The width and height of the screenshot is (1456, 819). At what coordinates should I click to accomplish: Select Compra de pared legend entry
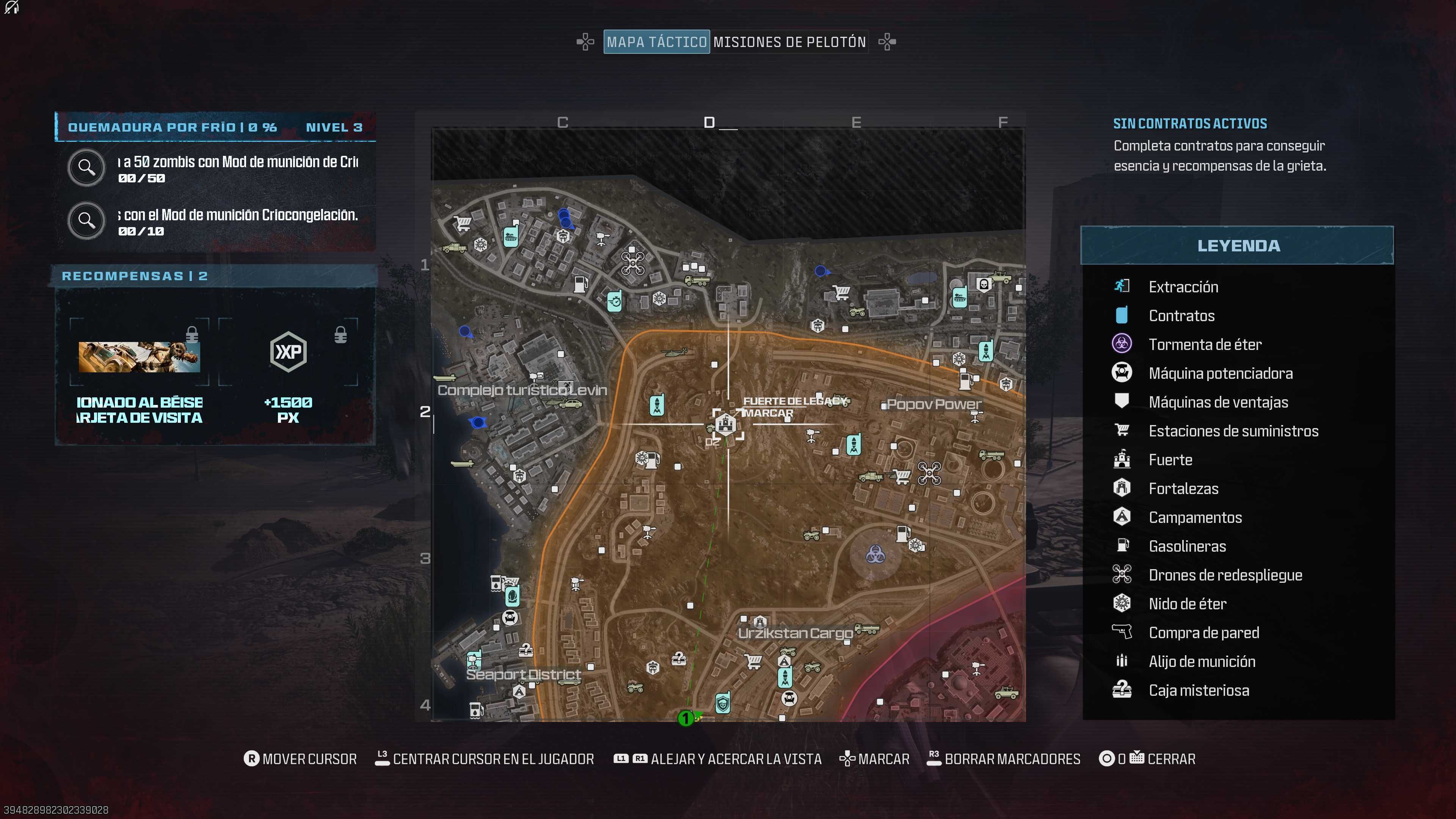coord(1203,632)
